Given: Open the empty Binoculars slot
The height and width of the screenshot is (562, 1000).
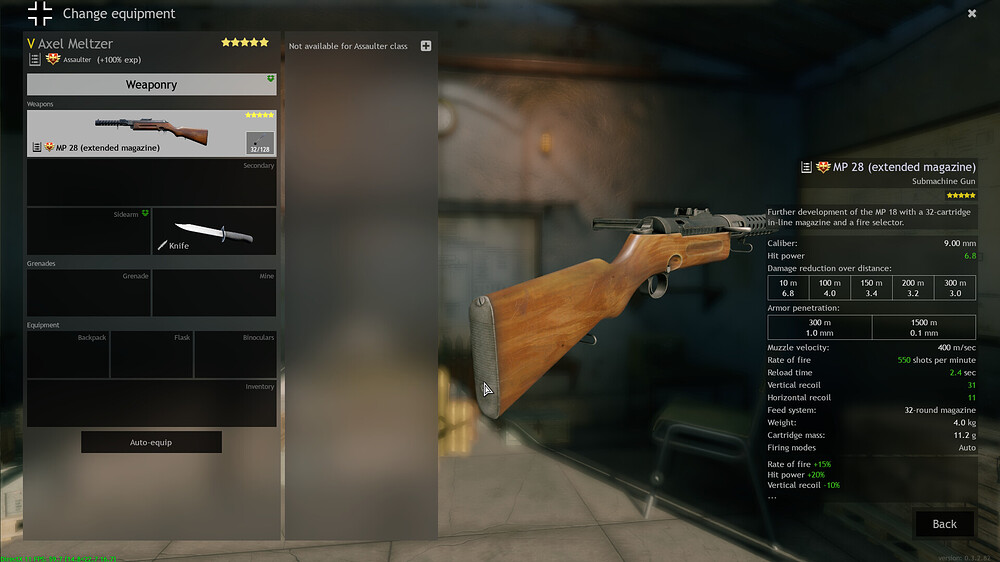Looking at the screenshot, I should [235, 355].
